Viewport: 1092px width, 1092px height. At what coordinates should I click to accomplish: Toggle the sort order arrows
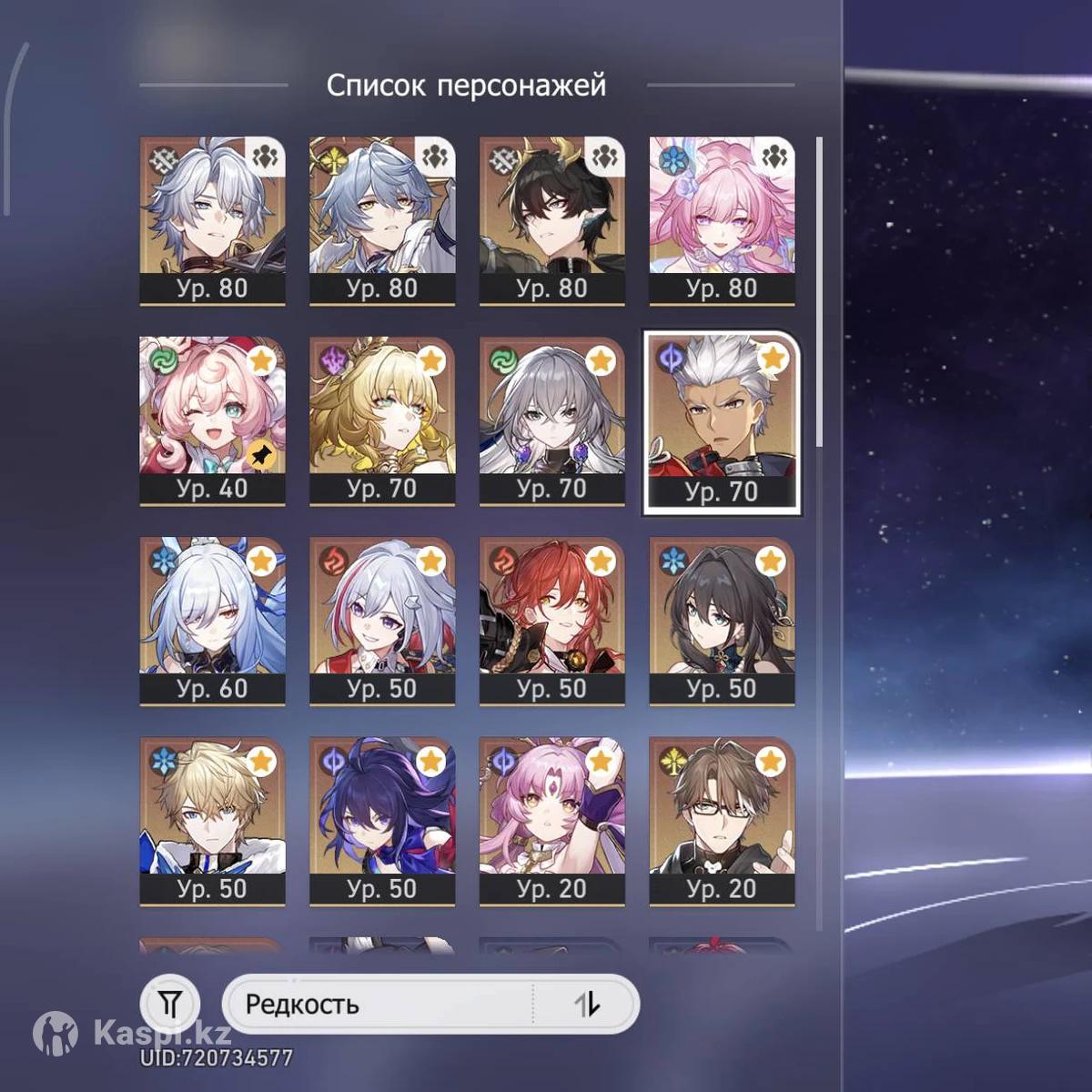(587, 1005)
